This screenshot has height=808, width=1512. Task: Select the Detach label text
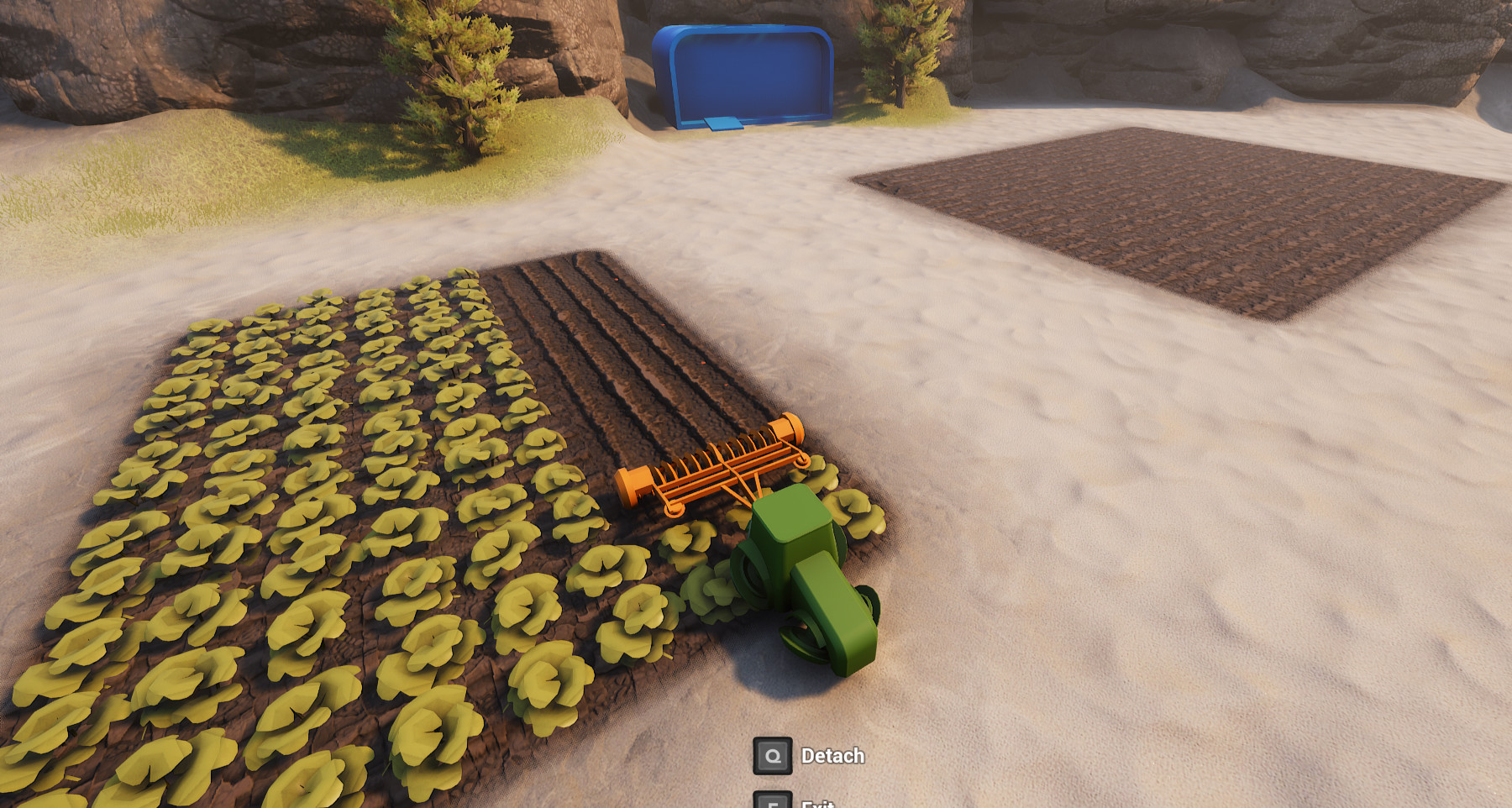pyautogui.click(x=834, y=755)
